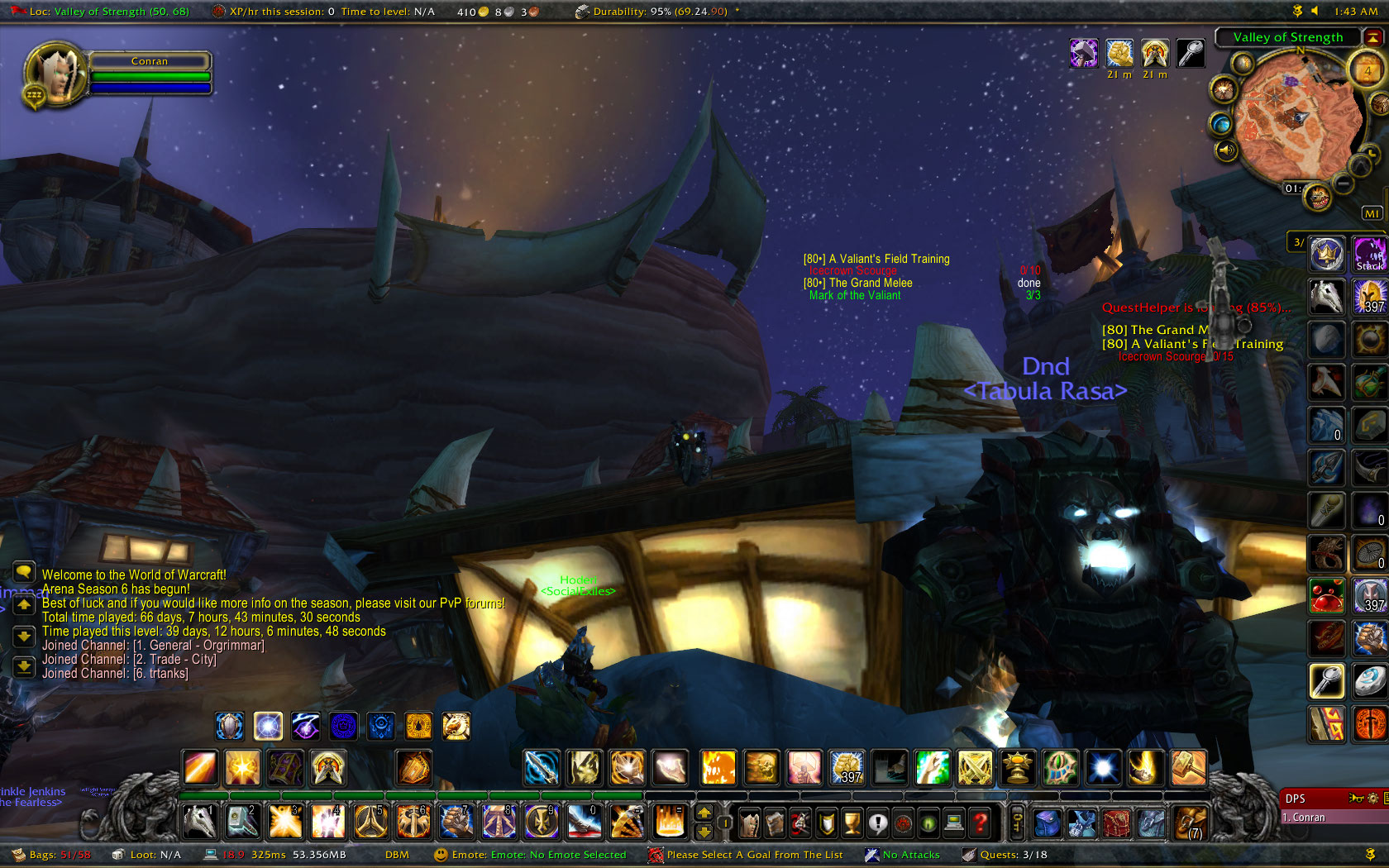This screenshot has height=868, width=1389.
Task: Open the calendar showing 4 pending events
Action: tap(1364, 69)
